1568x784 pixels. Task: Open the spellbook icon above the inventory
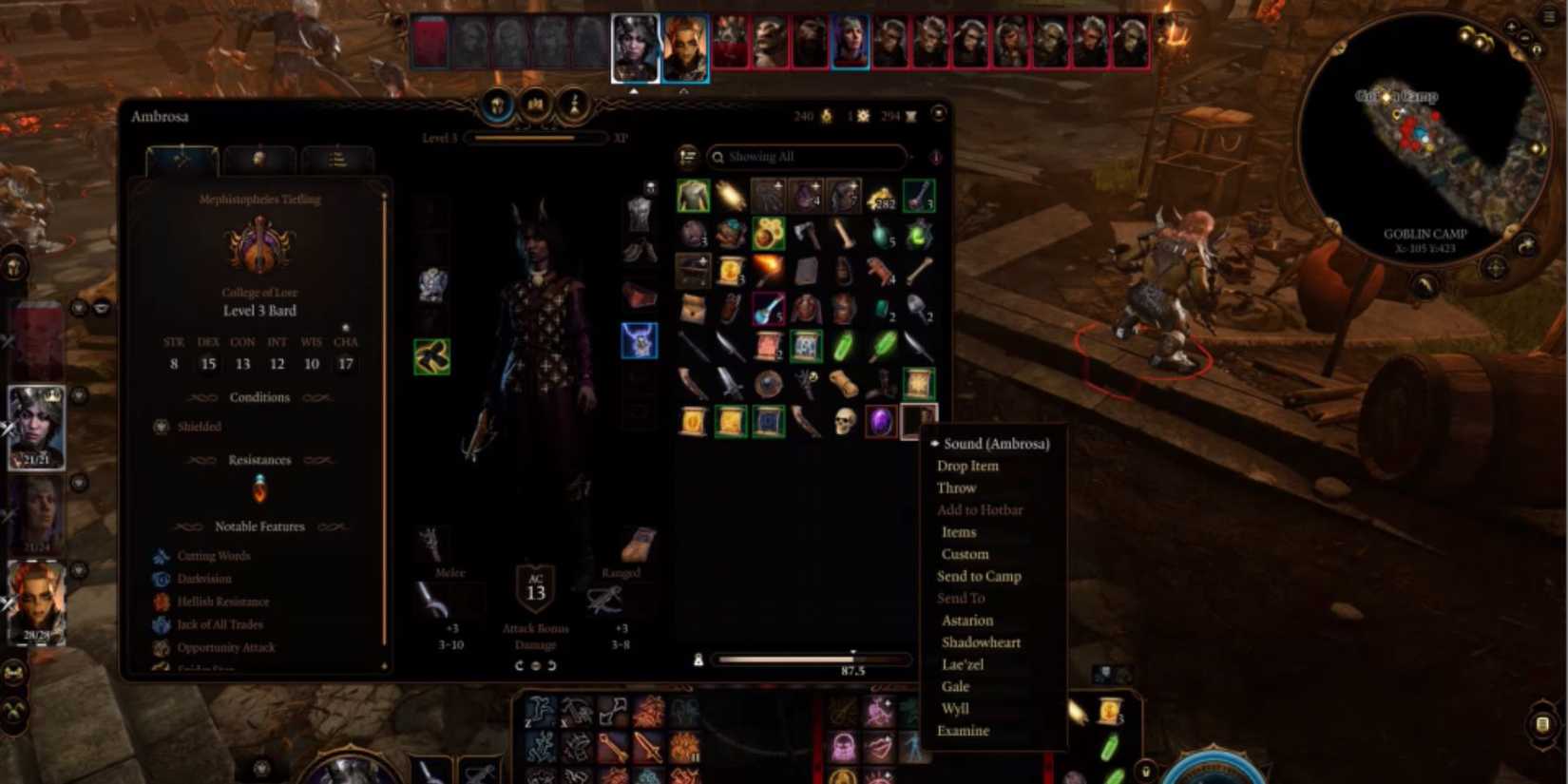[x=535, y=105]
